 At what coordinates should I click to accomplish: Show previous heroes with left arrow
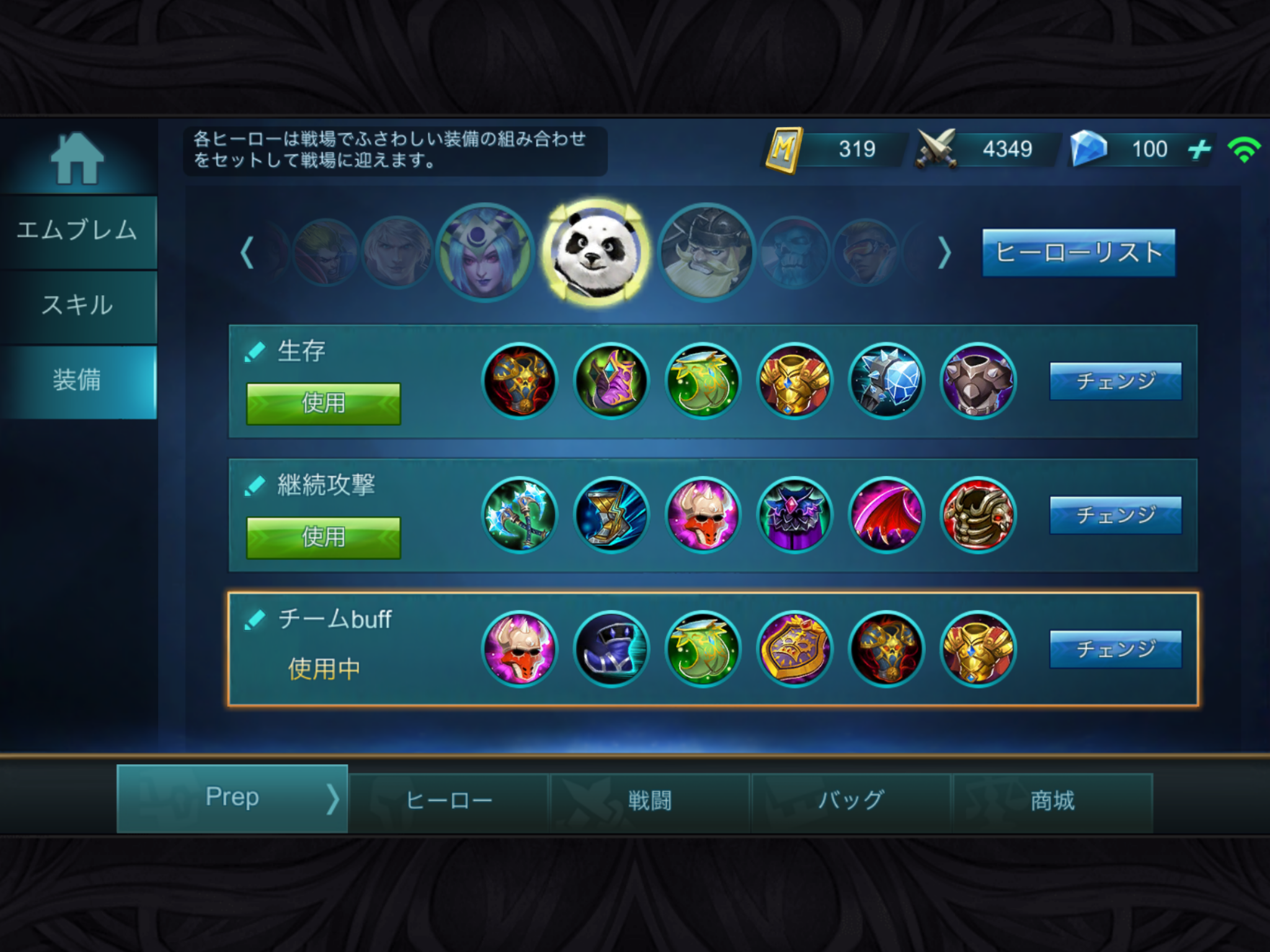pos(247,252)
